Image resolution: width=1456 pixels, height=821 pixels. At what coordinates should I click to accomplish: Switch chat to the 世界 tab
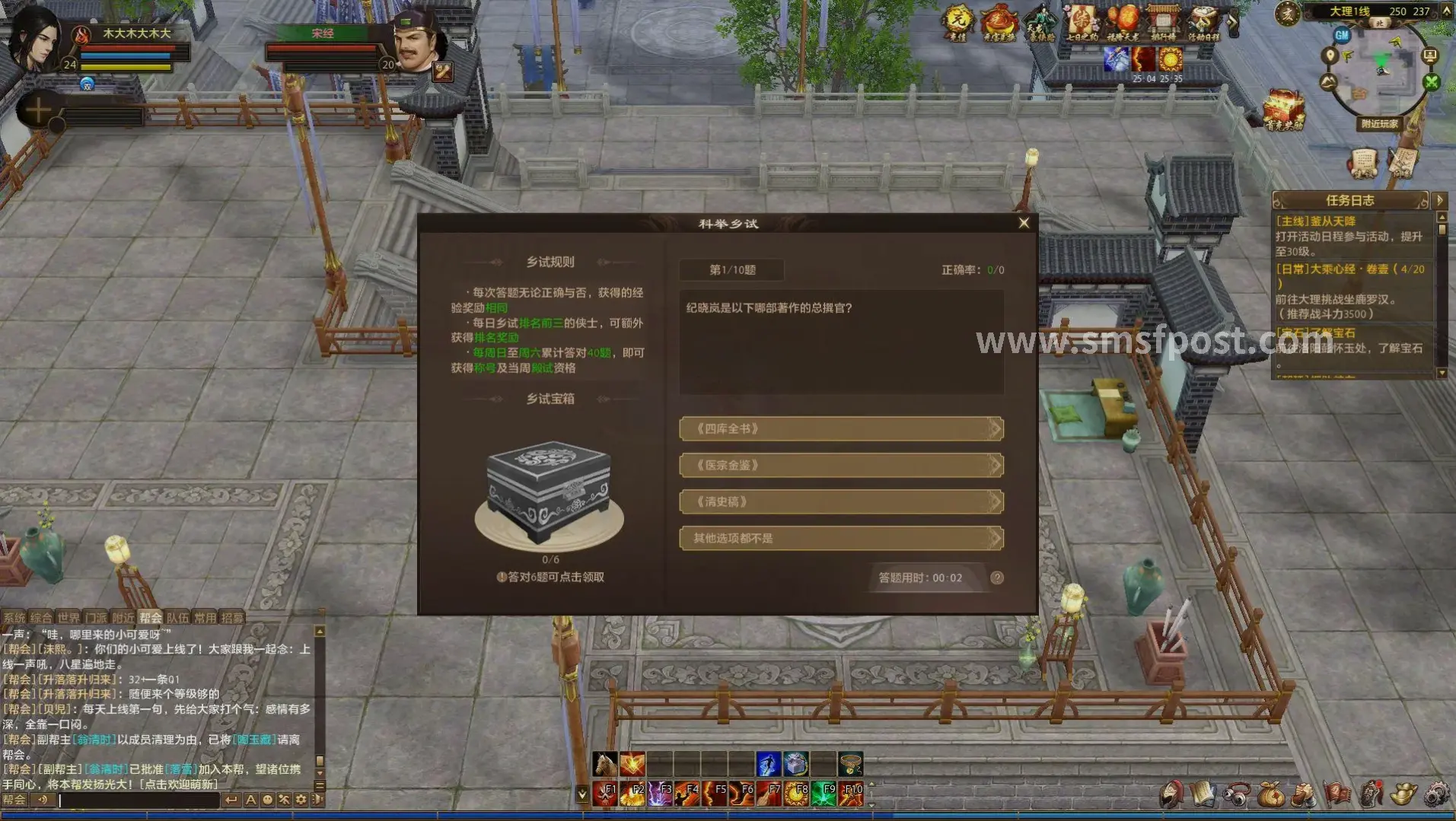68,618
